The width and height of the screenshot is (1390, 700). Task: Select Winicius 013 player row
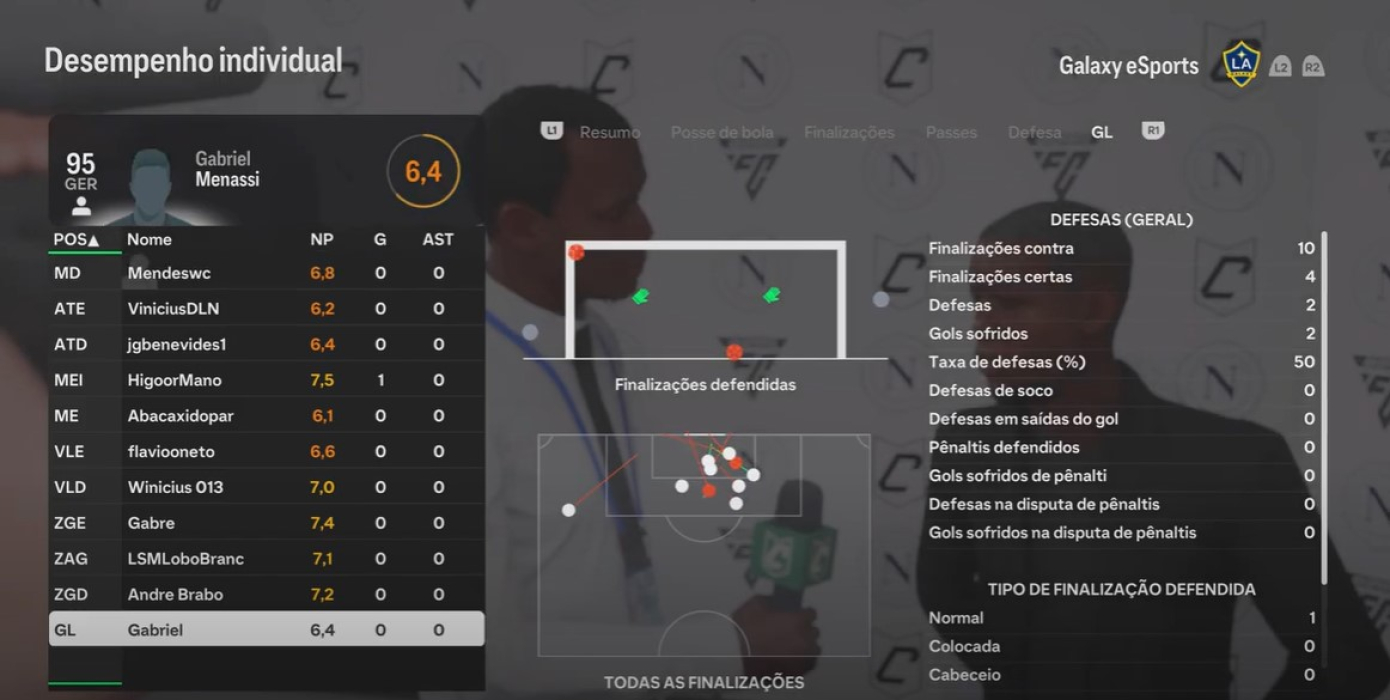click(266, 487)
